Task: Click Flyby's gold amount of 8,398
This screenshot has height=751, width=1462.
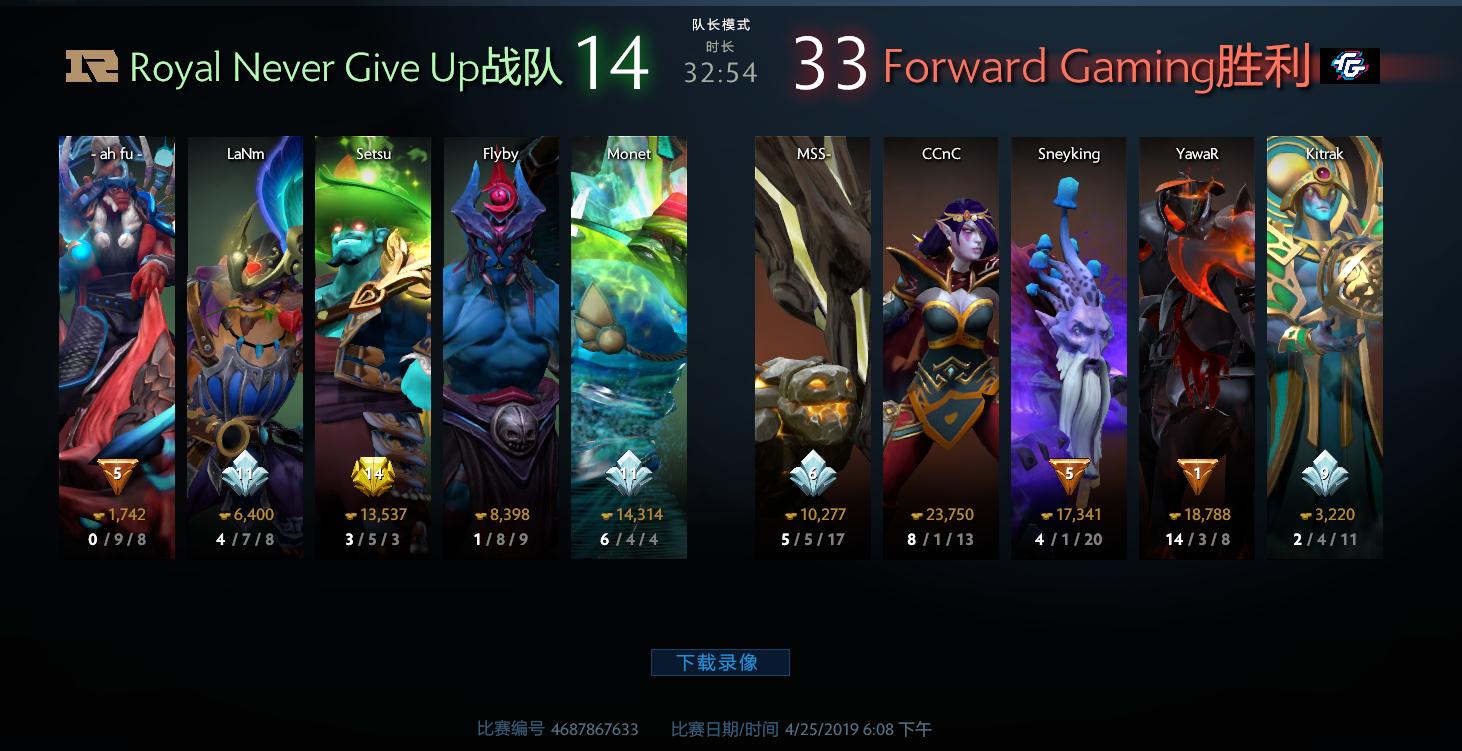Action: (x=509, y=513)
